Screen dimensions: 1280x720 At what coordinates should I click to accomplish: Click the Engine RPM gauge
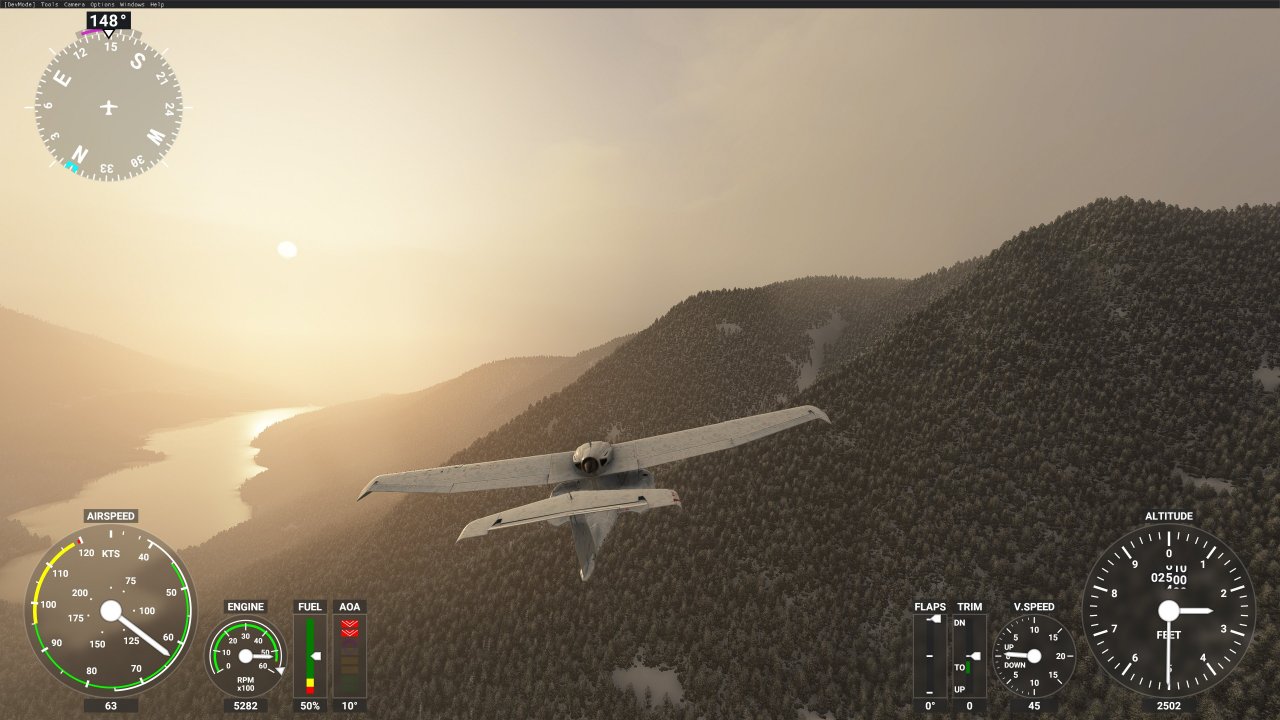(x=246, y=655)
